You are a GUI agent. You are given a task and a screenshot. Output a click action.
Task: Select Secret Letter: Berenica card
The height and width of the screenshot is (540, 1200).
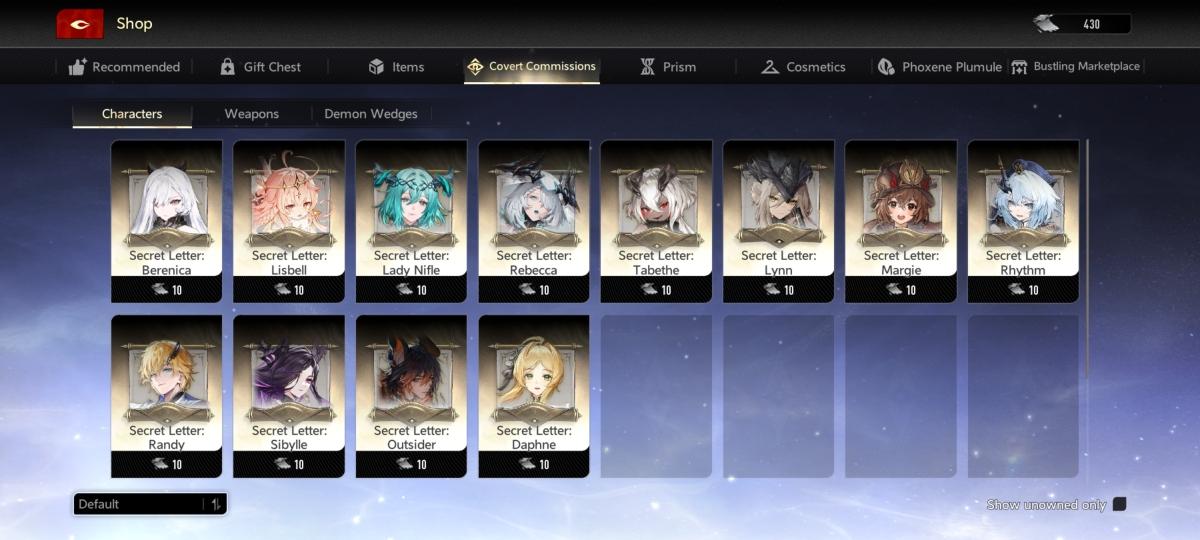click(166, 220)
